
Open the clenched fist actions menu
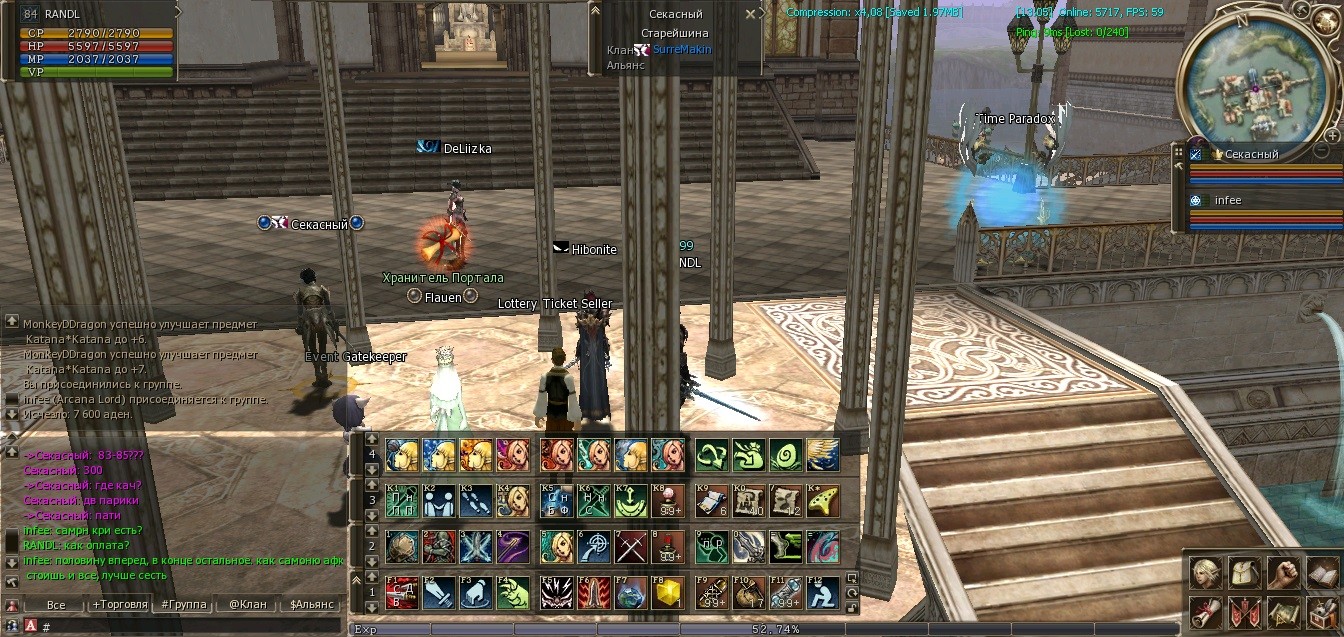click(1282, 572)
